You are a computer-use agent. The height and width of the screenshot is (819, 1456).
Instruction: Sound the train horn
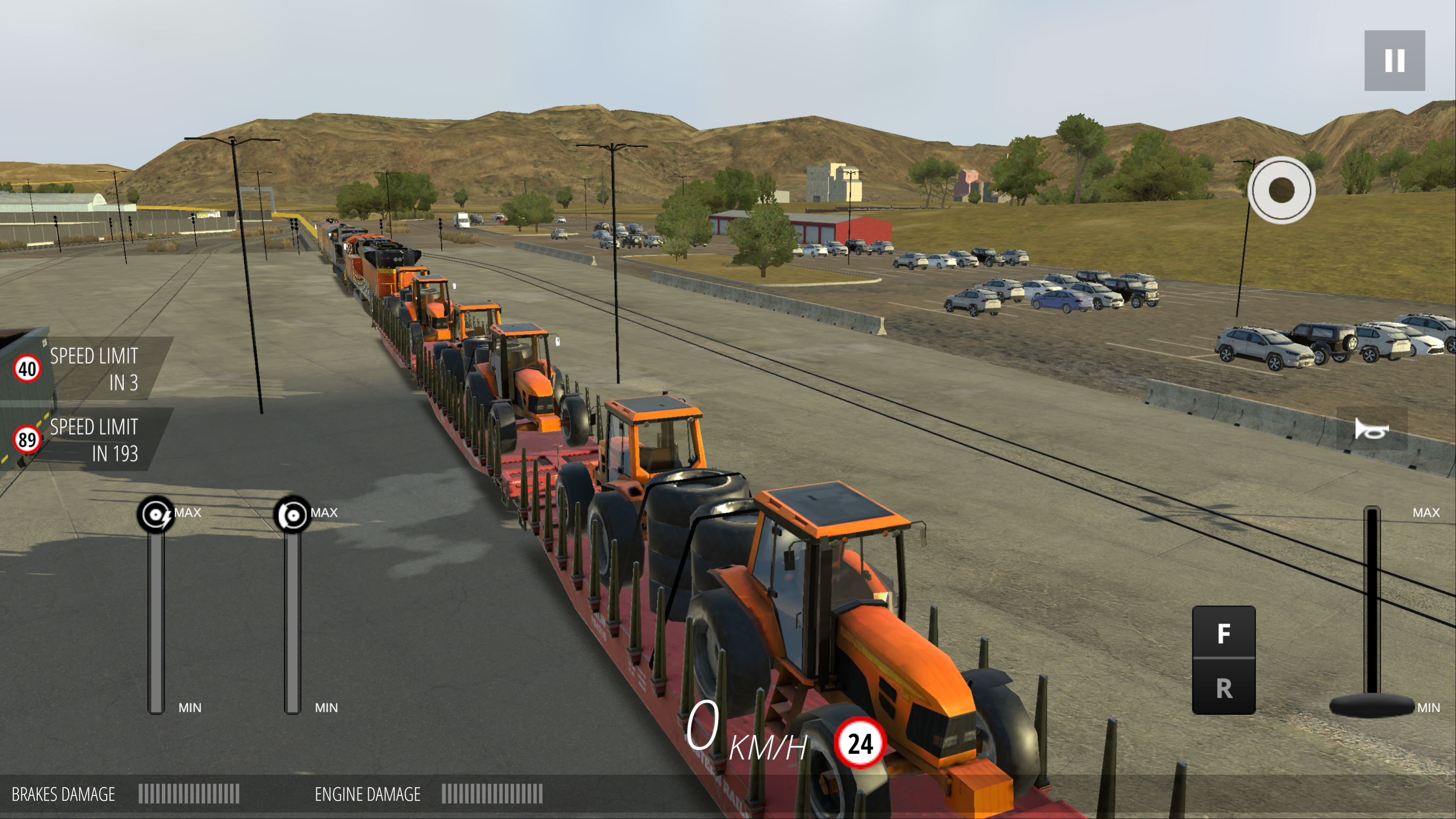[1371, 430]
